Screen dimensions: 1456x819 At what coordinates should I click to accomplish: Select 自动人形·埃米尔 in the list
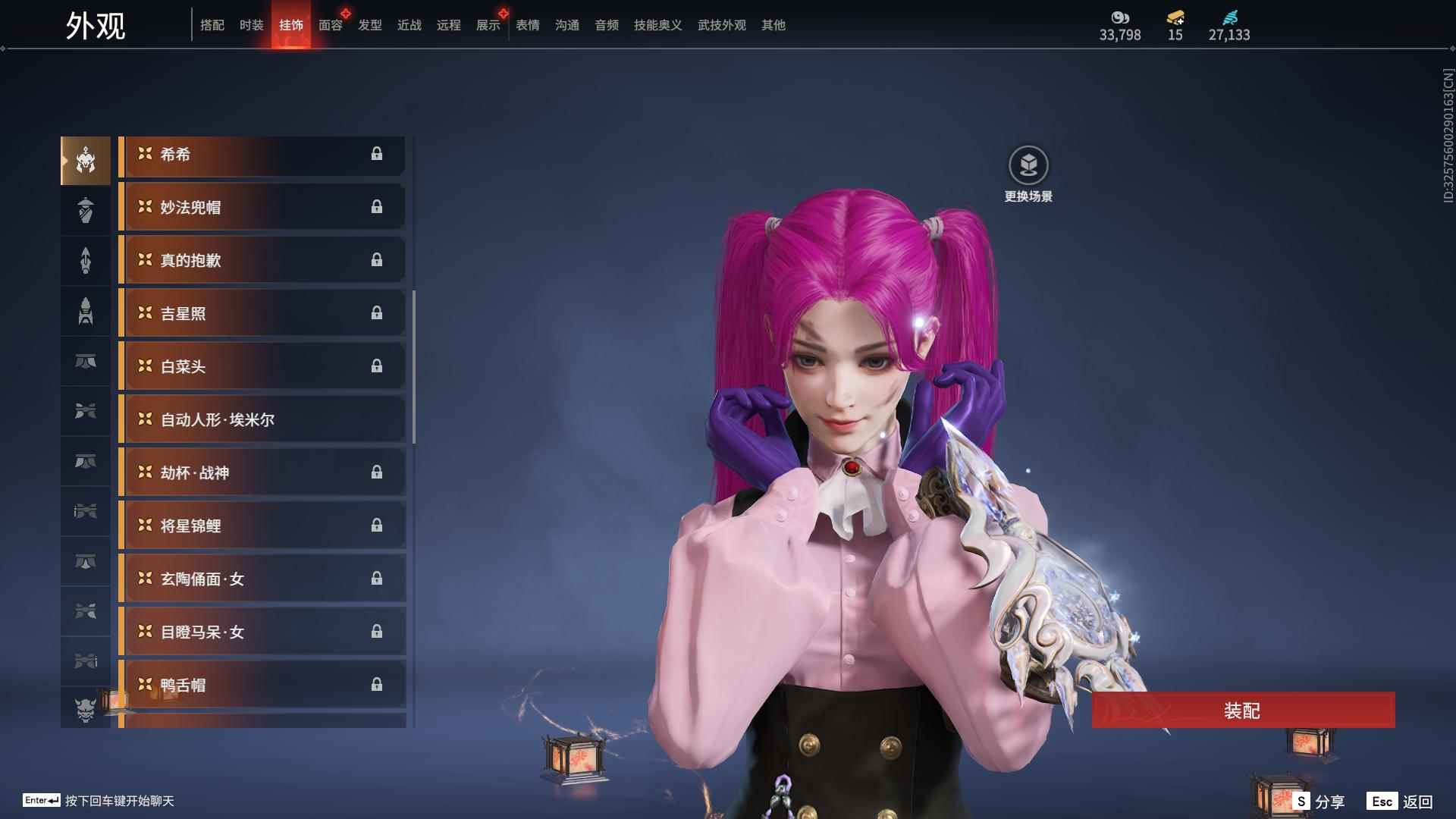pos(262,420)
